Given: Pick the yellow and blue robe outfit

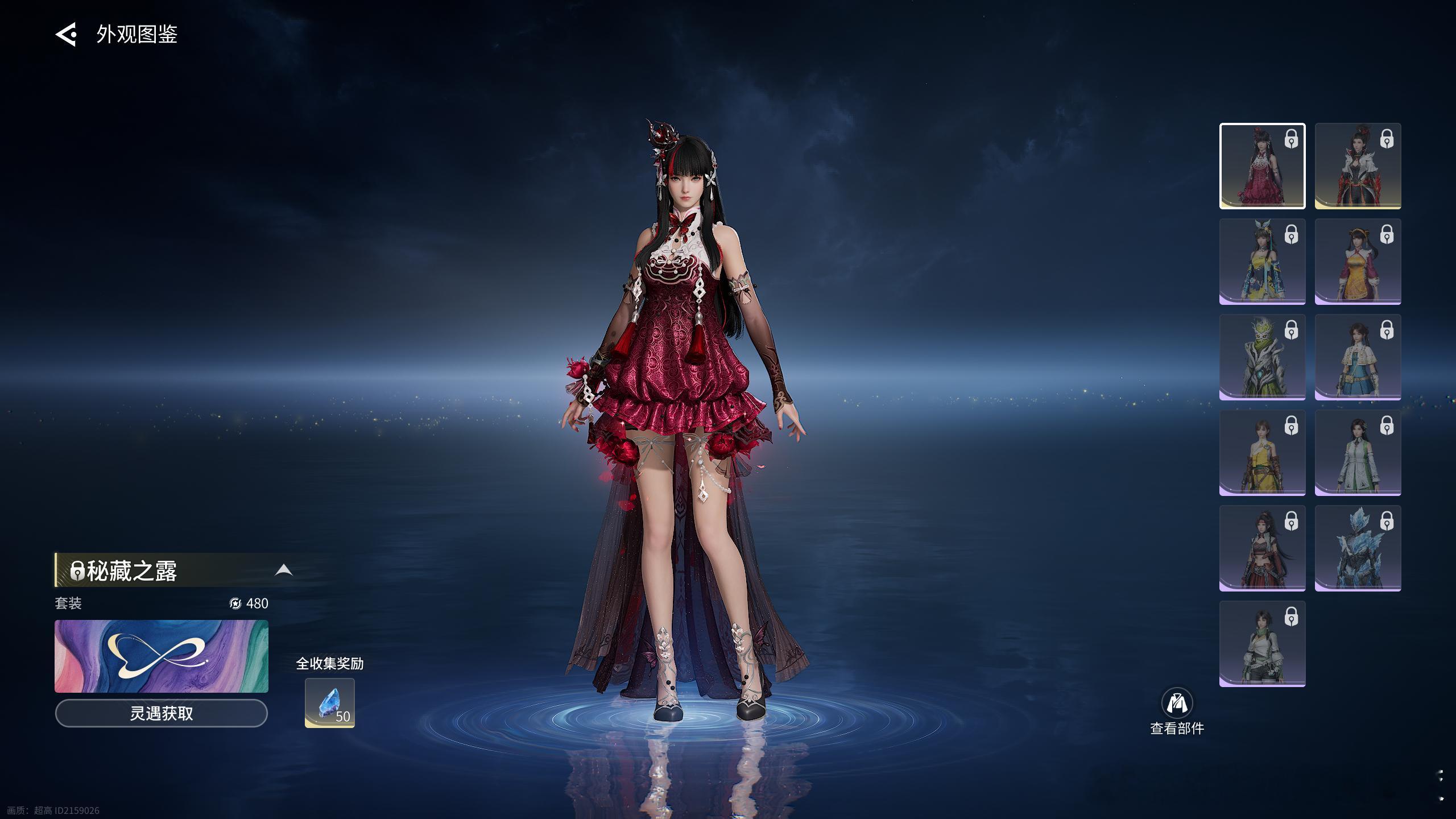Looking at the screenshot, I should click(1262, 262).
